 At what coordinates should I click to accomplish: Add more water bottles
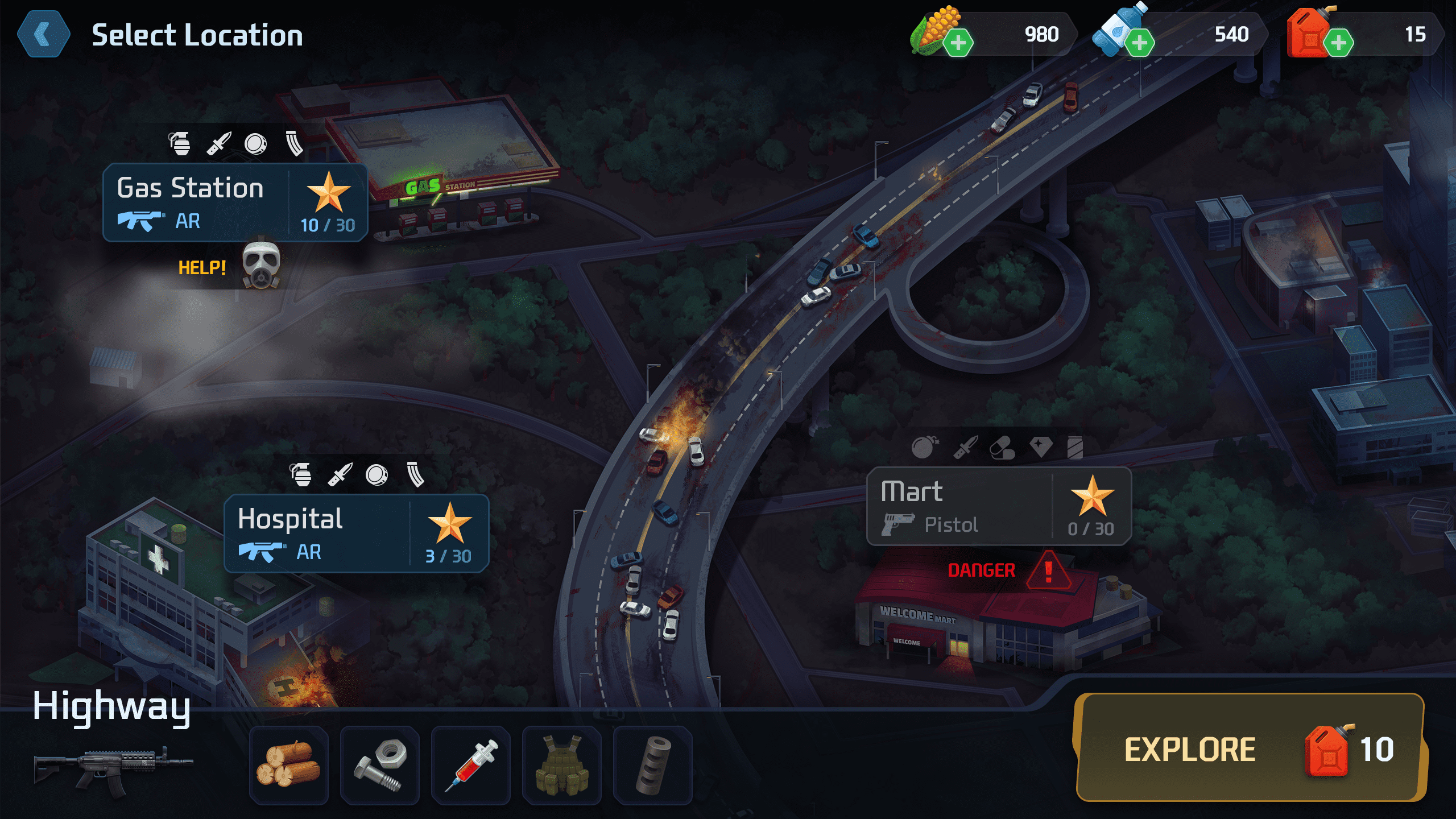1140,43
